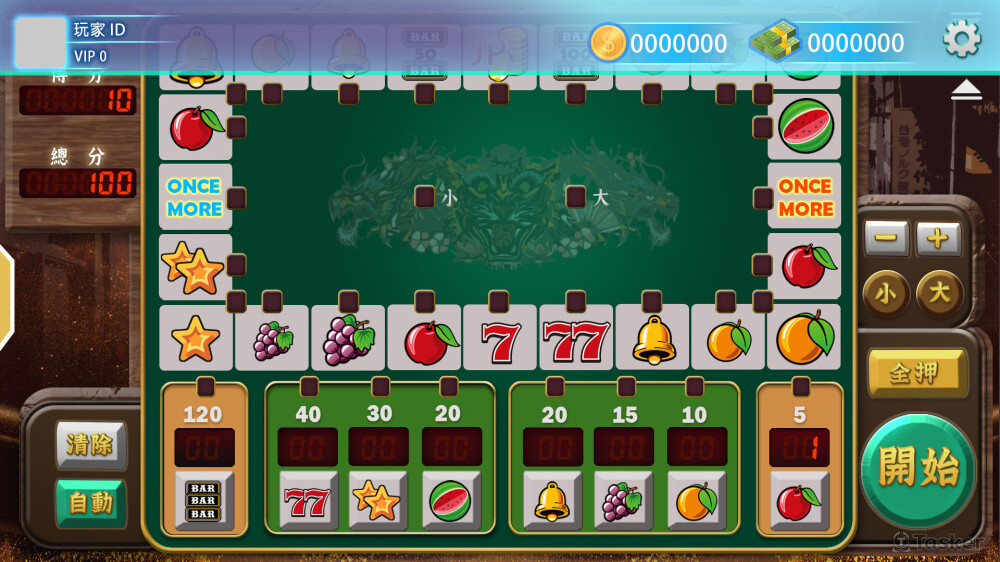
Task: Expand the panel with the up arrow
Action: tap(966, 90)
